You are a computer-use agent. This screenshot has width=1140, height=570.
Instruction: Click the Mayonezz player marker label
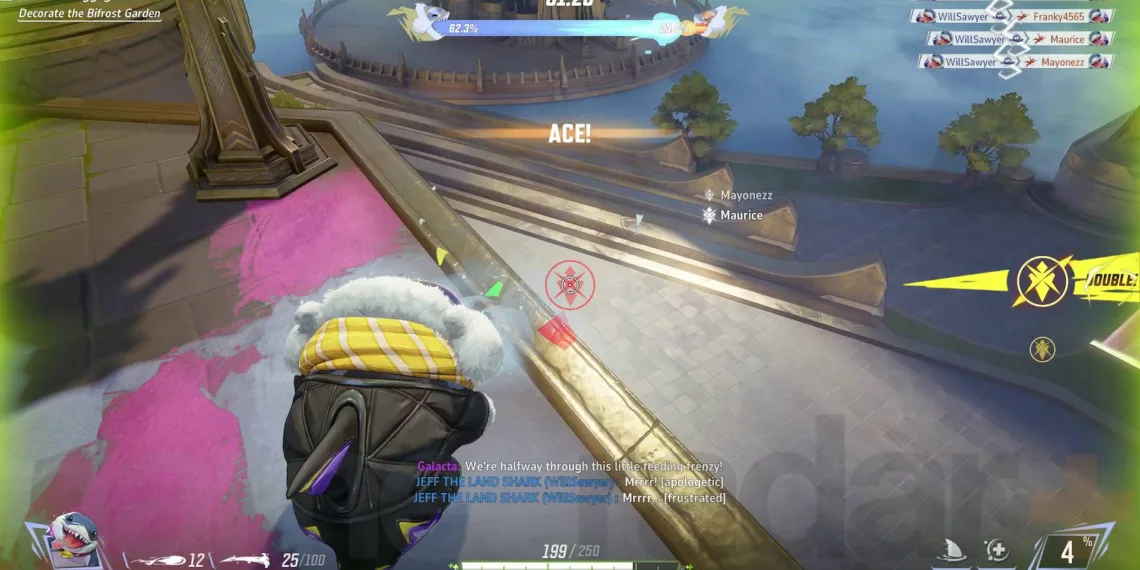[746, 196]
